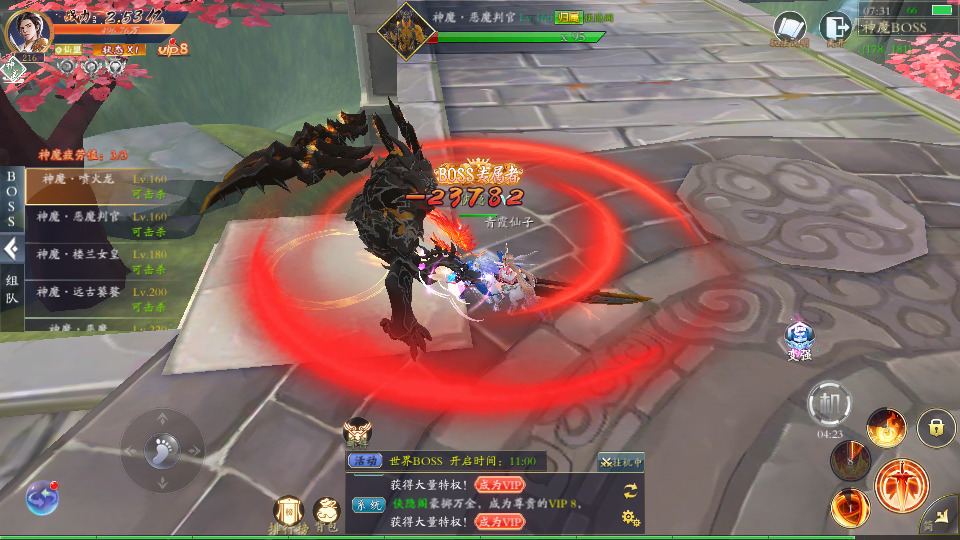Click the yellow swap arrows icon in chat
This screenshot has height=540, width=960.
630,490
